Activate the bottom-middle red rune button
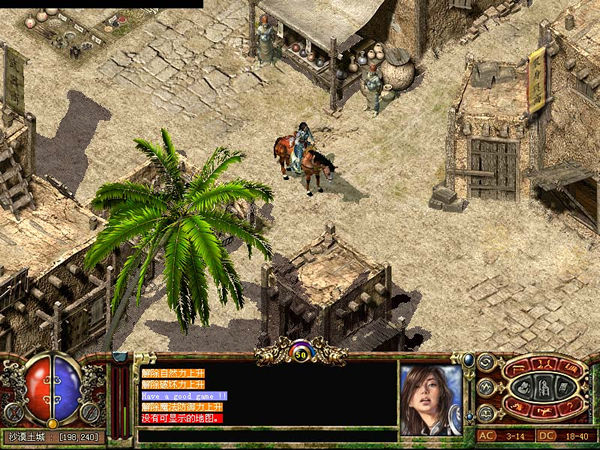 tap(545, 409)
